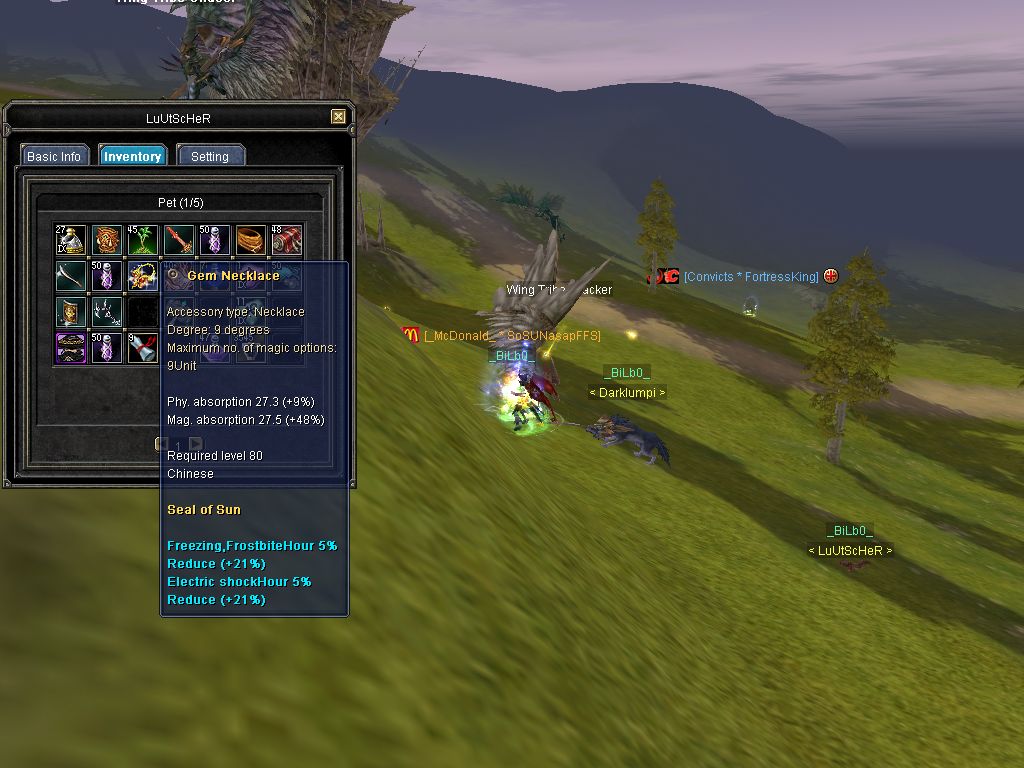
Task: Pick the purple-highlighted black hat item
Action: point(71,348)
